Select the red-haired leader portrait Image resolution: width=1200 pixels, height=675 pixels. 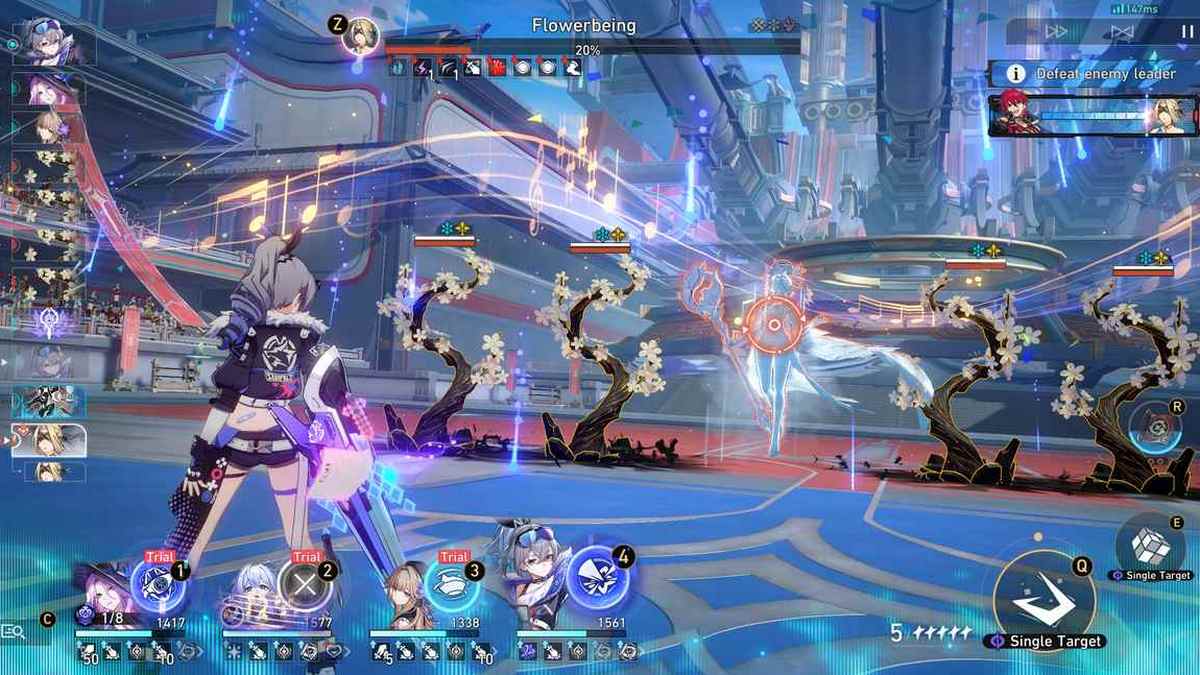pyautogui.click(x=1015, y=115)
